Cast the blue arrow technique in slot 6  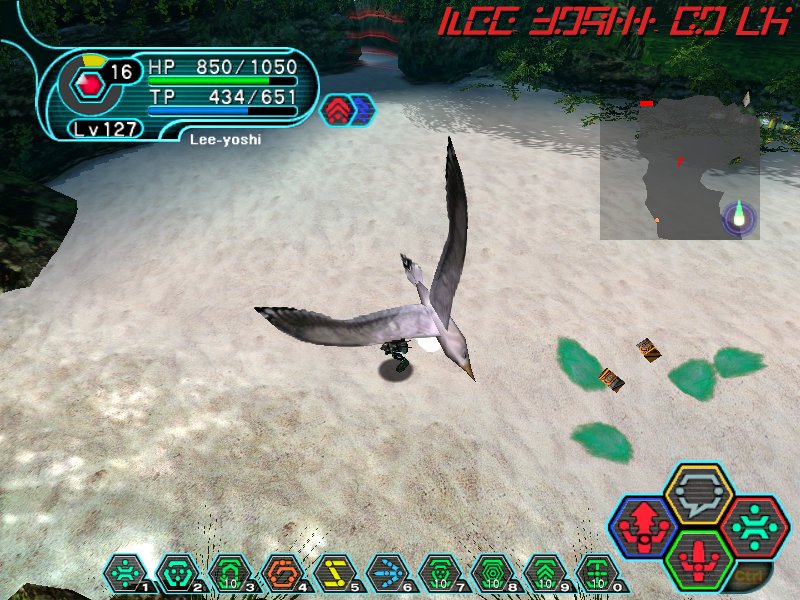click(x=388, y=573)
